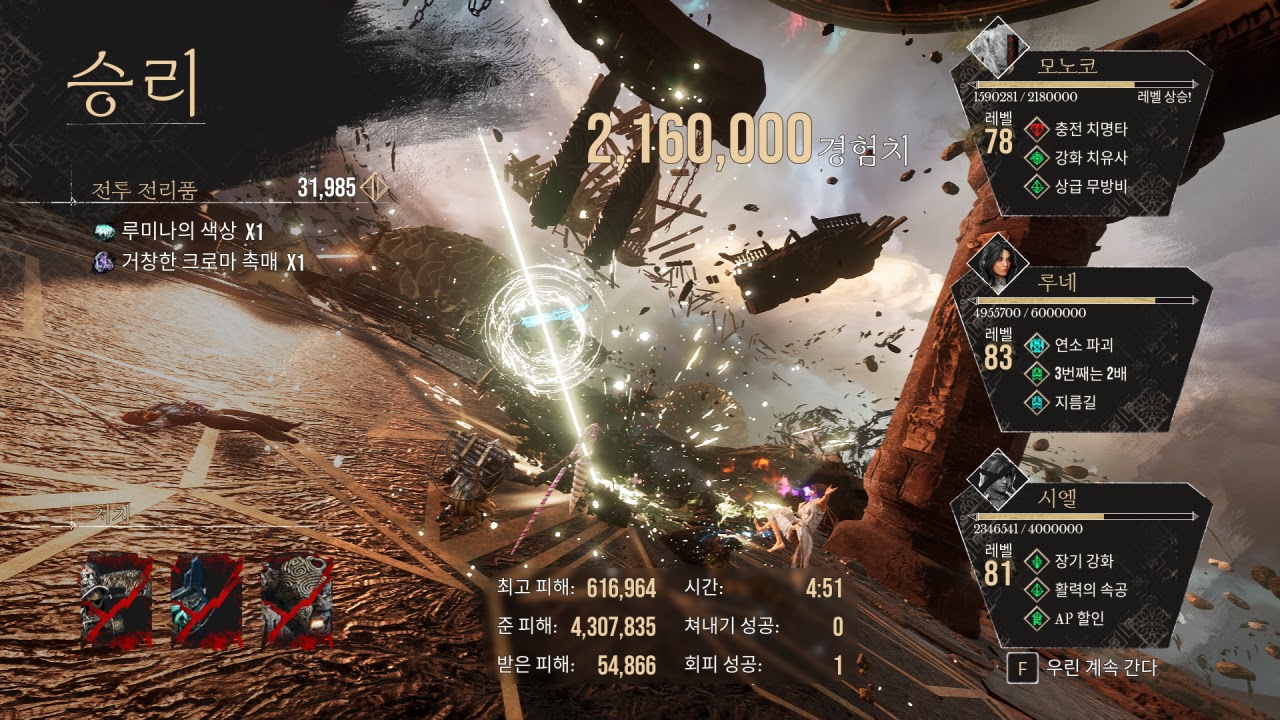Select the 루미나의 색상 loot item
Viewport: 1280px width, 720px height.
pos(180,232)
